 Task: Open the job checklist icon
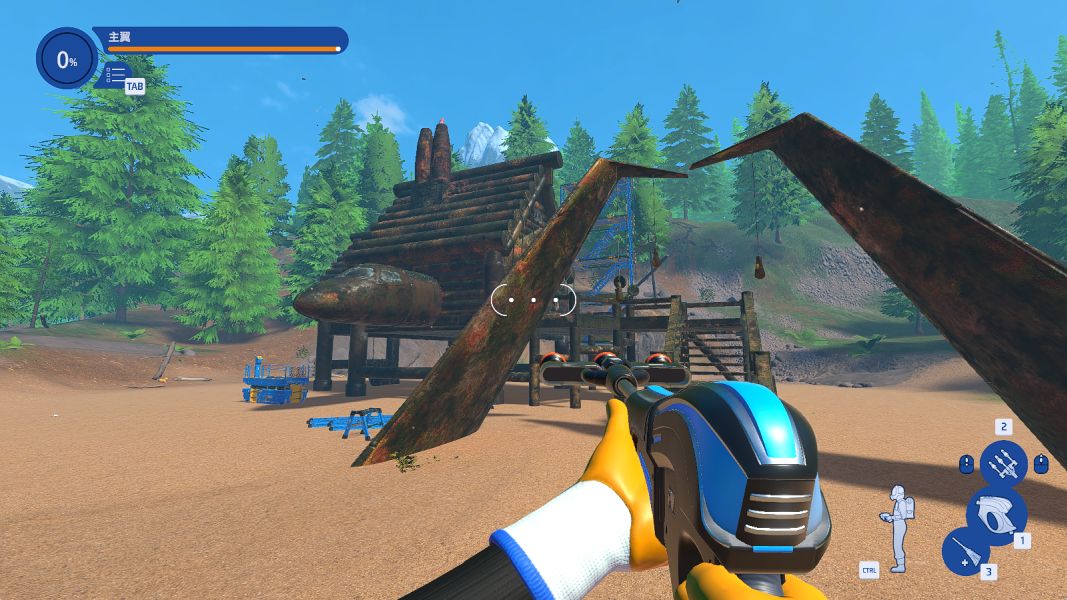coord(116,74)
